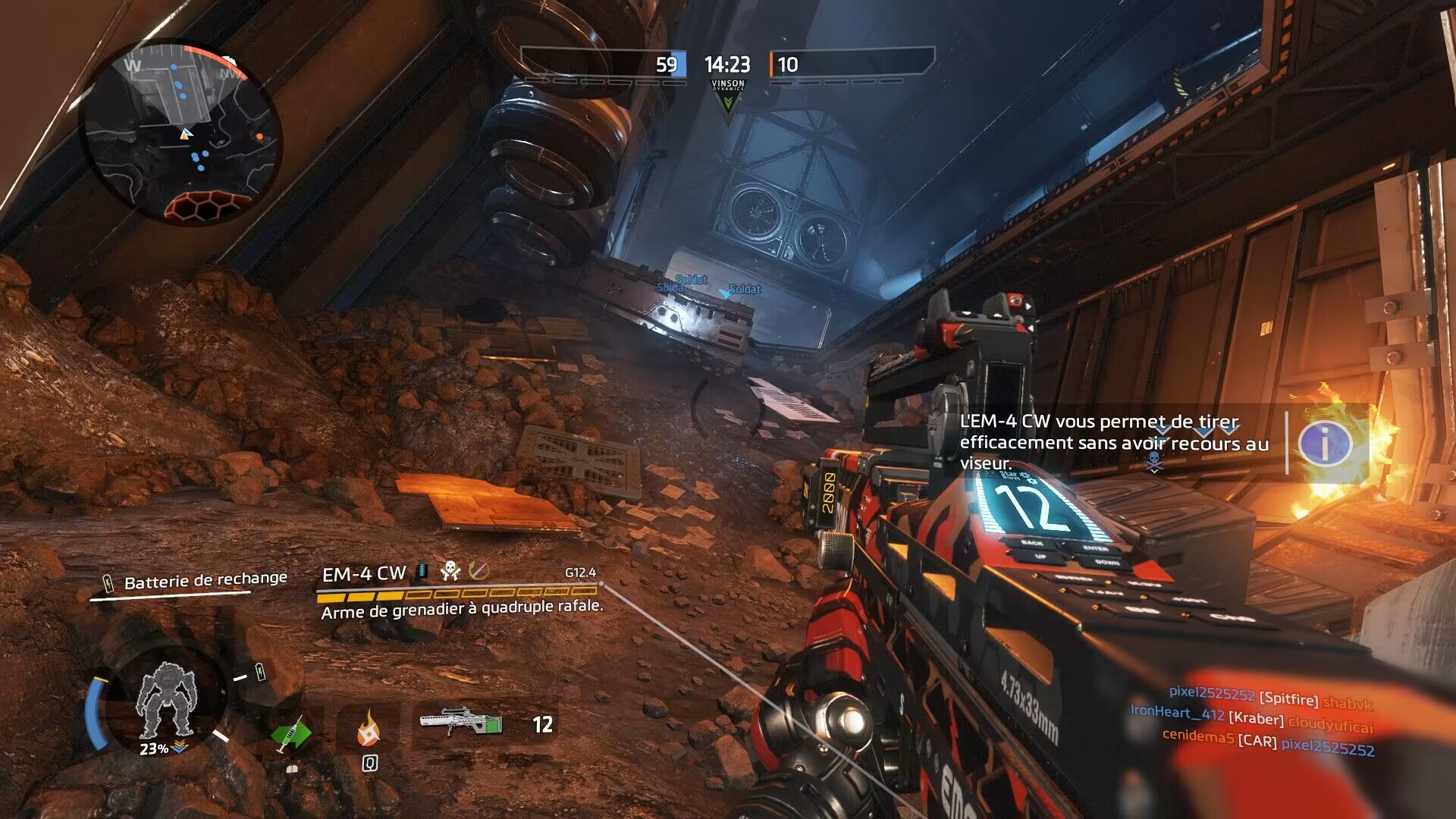This screenshot has height=819, width=1456.
Task: Select the equipped rifle weapon icon
Action: pyautogui.click(x=460, y=722)
